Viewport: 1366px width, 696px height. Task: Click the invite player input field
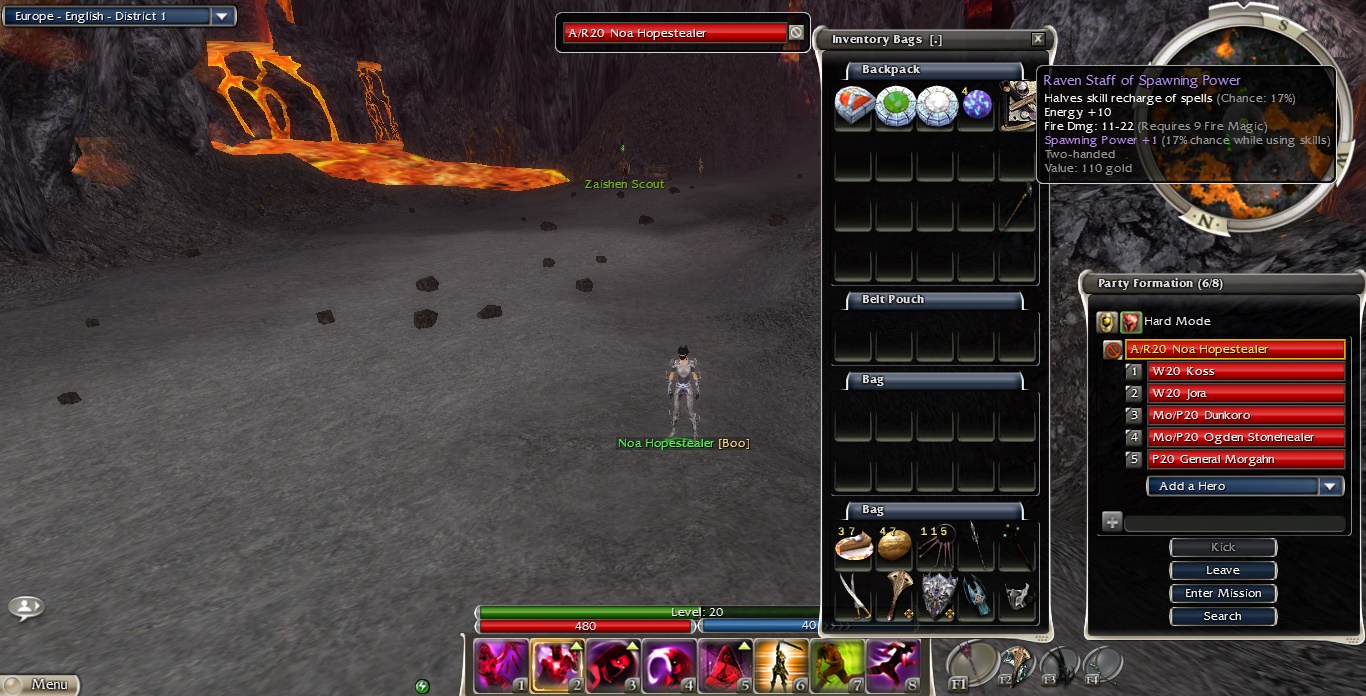click(x=1235, y=523)
